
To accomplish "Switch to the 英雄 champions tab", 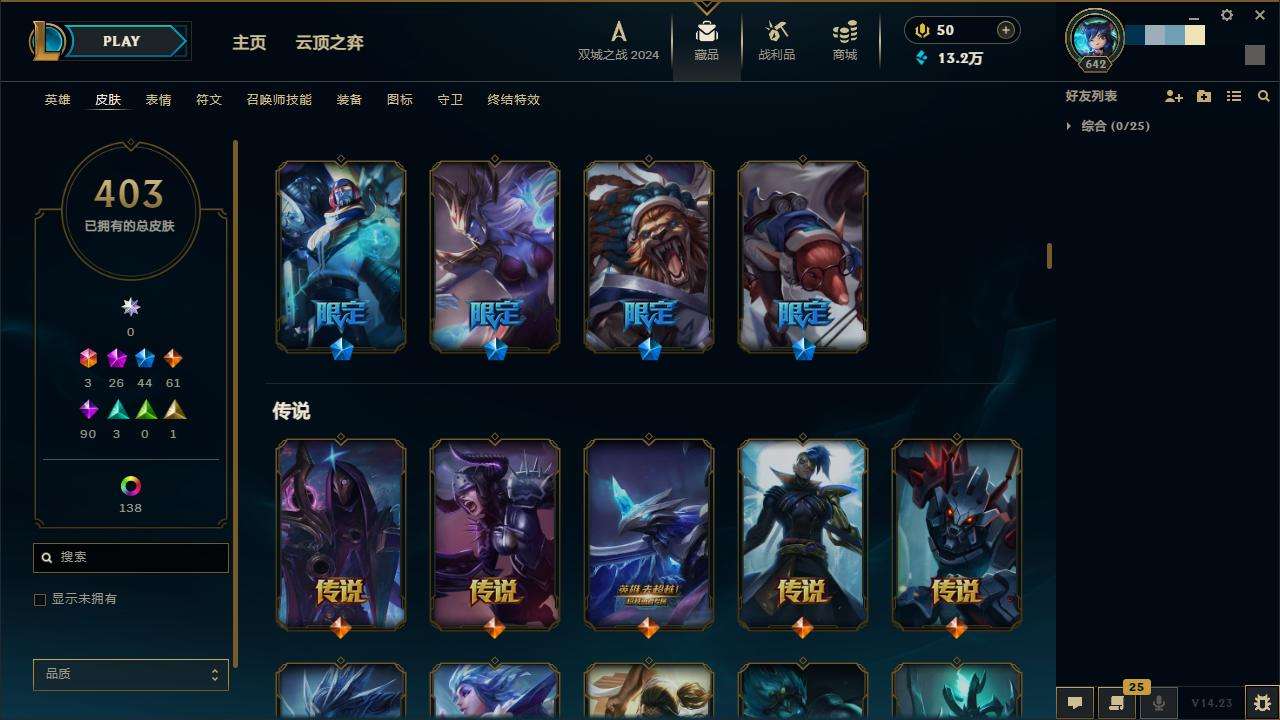I will 57,100.
